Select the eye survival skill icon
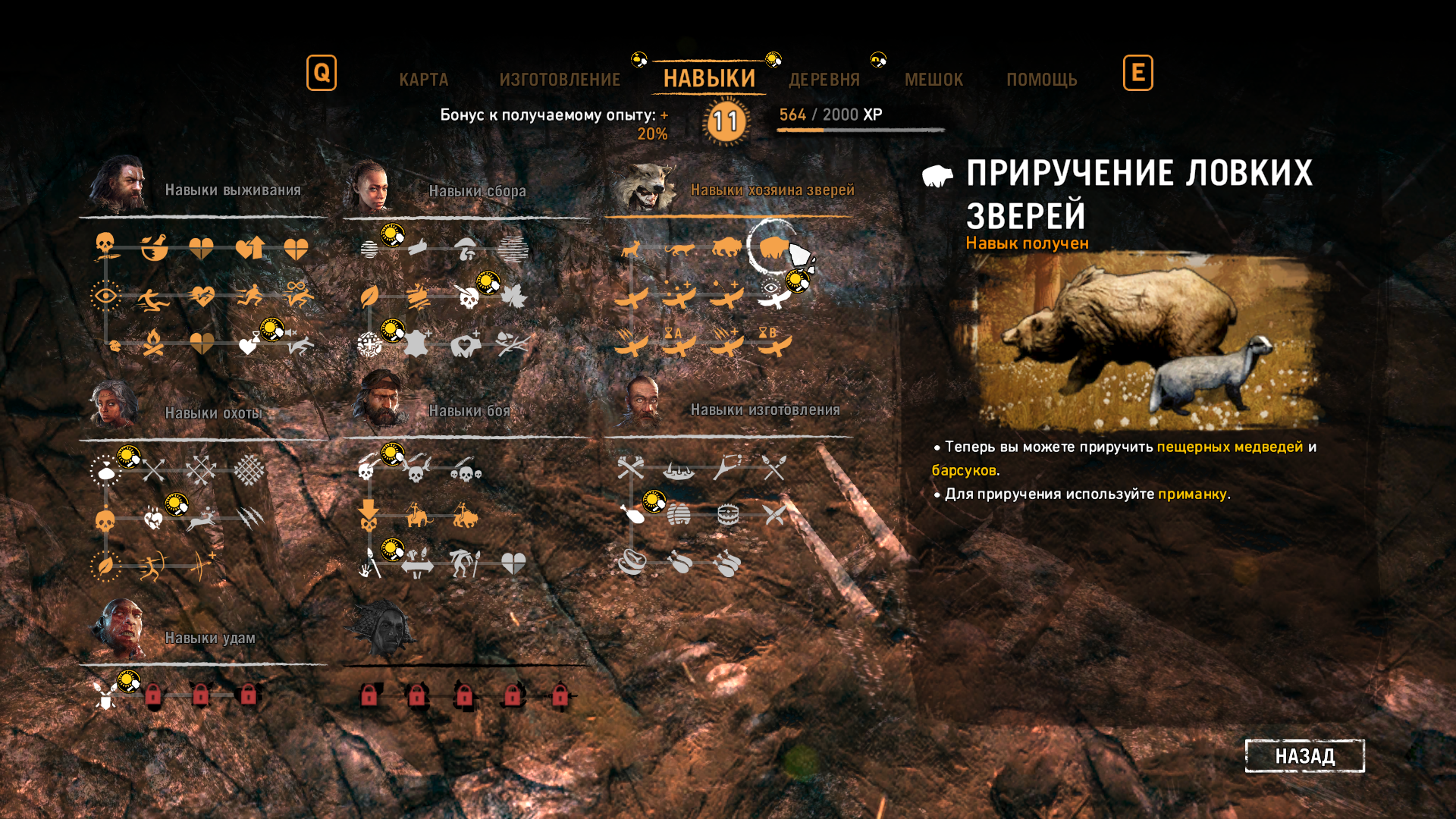 [x=105, y=296]
